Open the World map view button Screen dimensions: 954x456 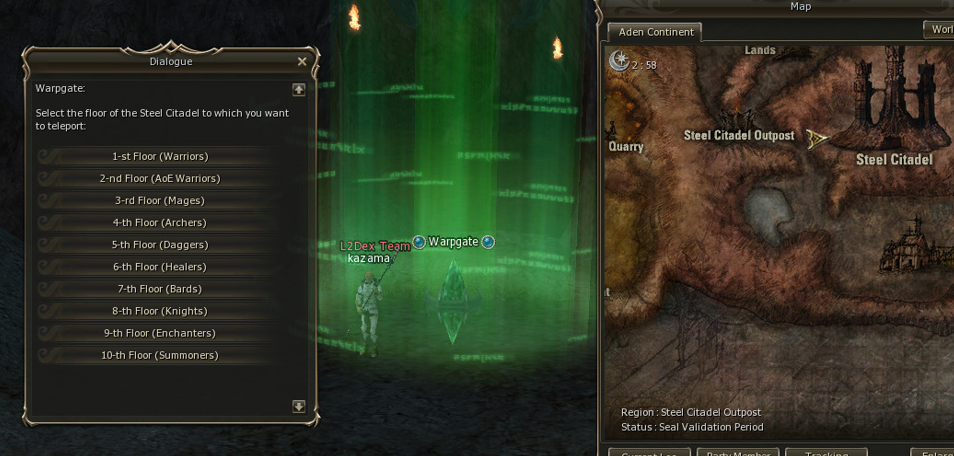(x=940, y=30)
